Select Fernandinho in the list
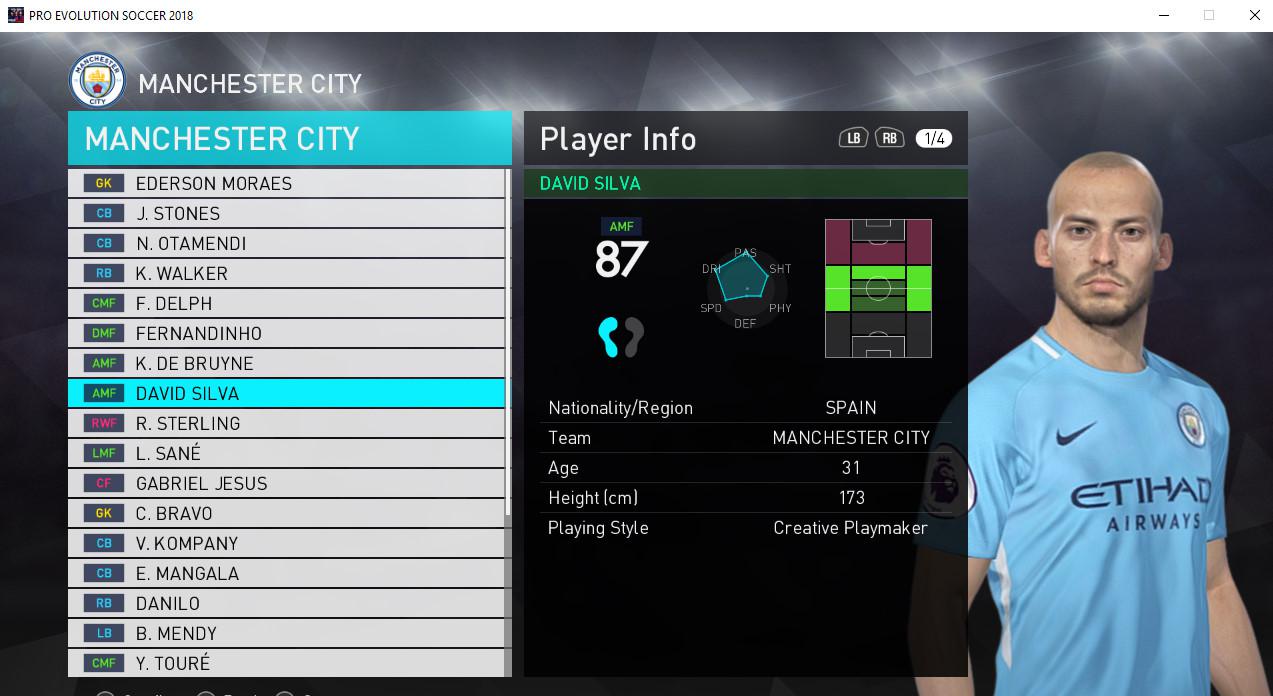This screenshot has width=1273, height=696. 287,333
